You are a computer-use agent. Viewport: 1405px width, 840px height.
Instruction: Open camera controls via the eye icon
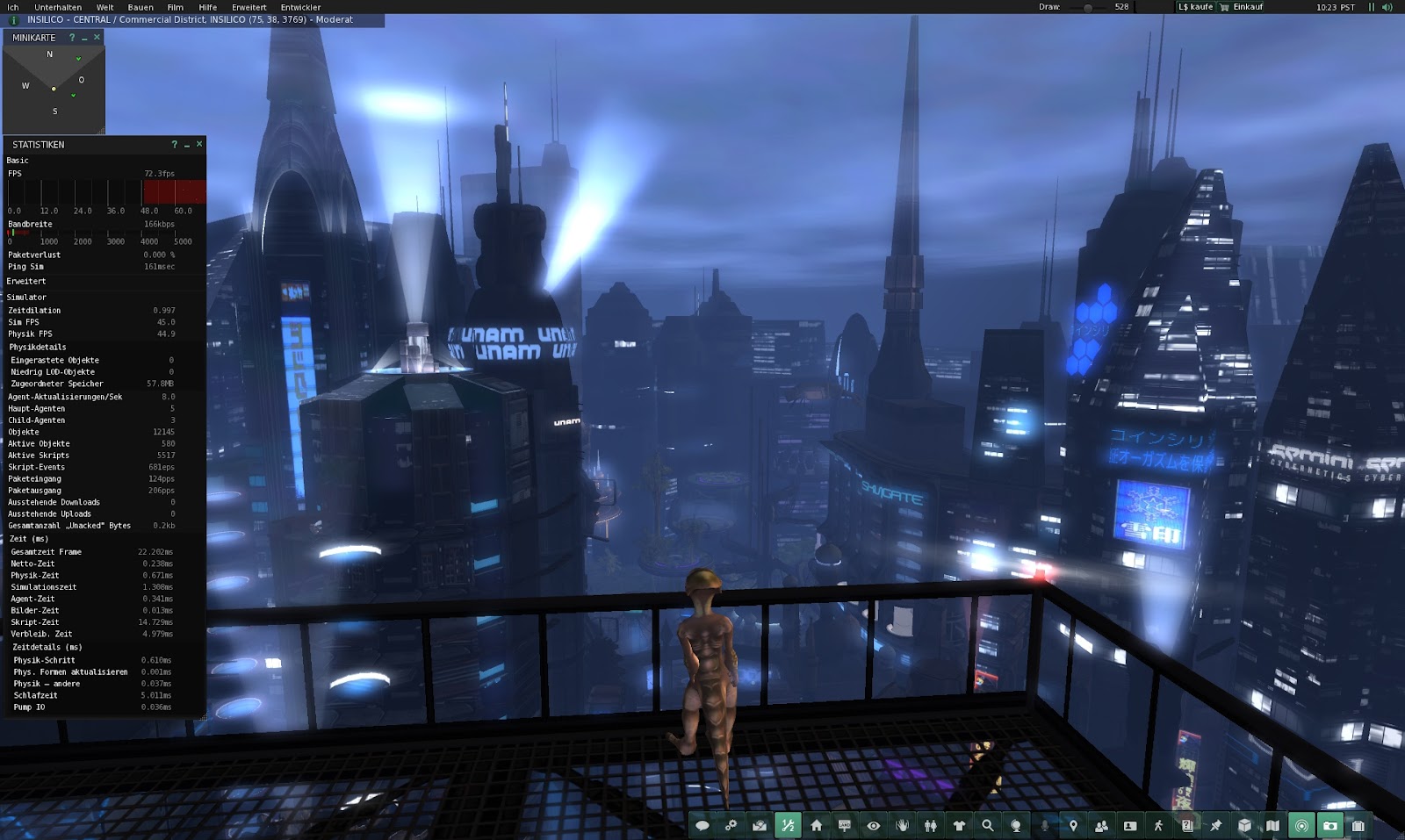[x=873, y=826]
